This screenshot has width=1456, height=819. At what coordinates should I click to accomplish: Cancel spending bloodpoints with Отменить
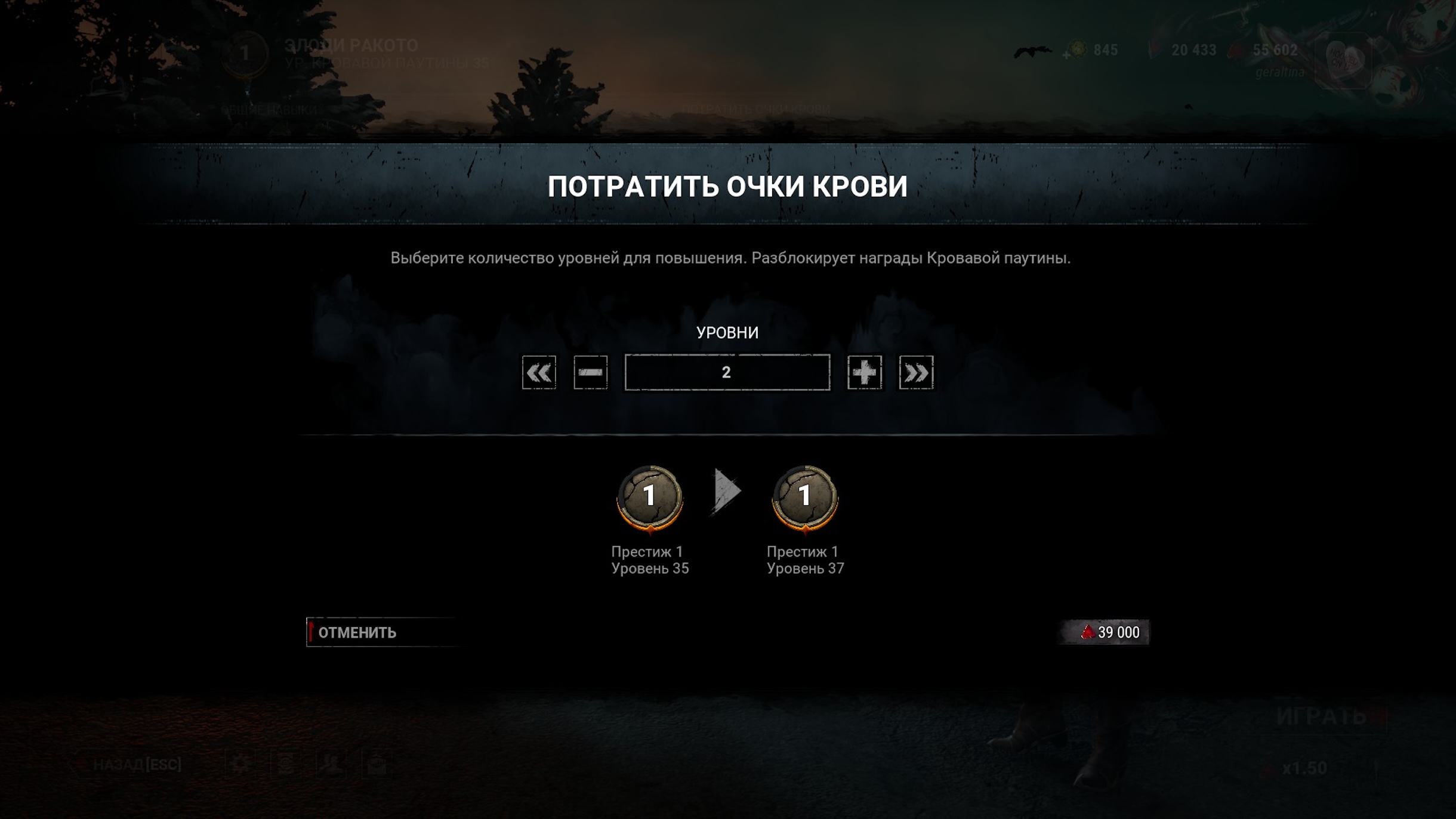pyautogui.click(x=382, y=632)
